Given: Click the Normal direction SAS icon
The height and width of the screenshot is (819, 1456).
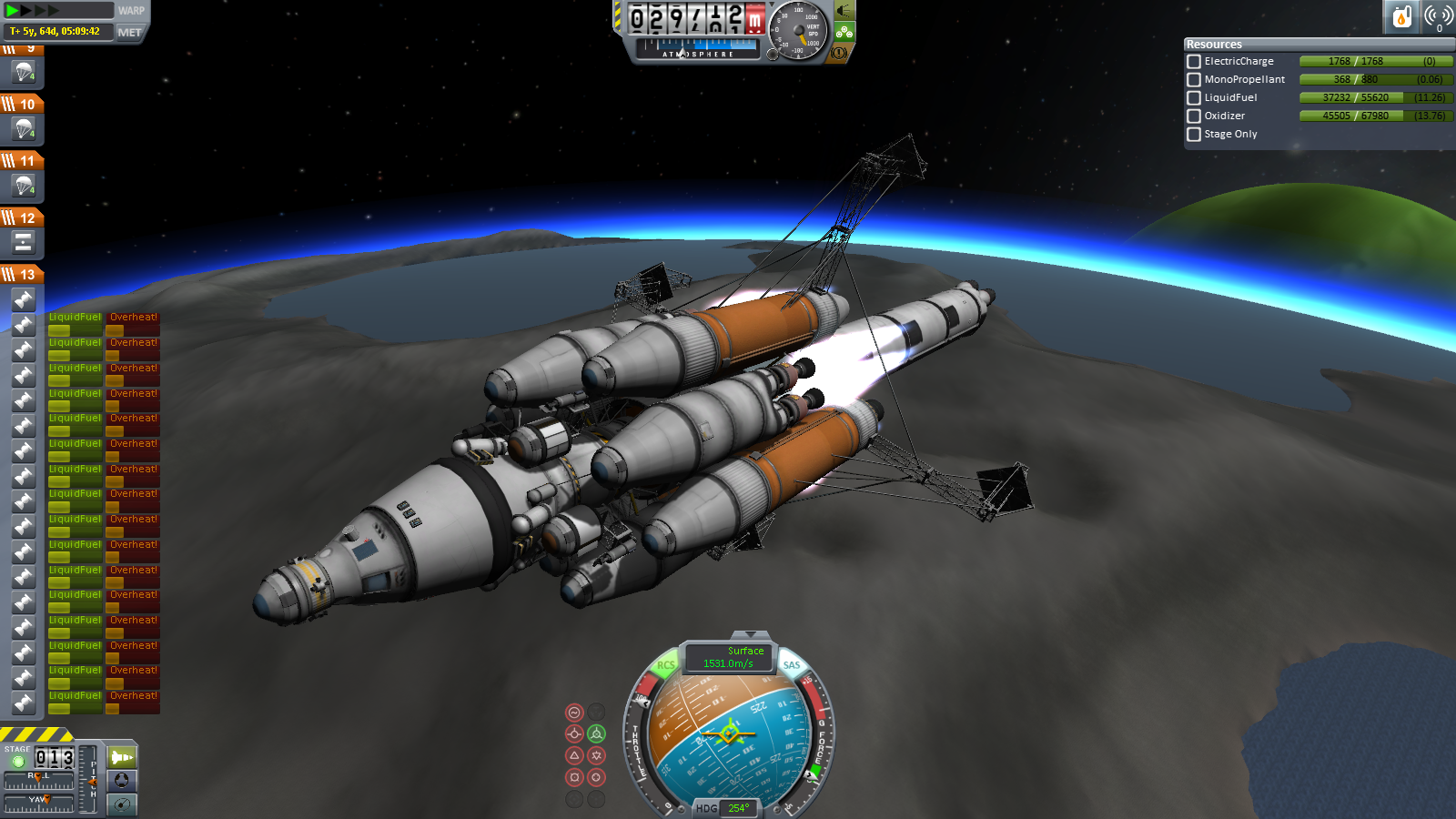Looking at the screenshot, I should [x=574, y=755].
